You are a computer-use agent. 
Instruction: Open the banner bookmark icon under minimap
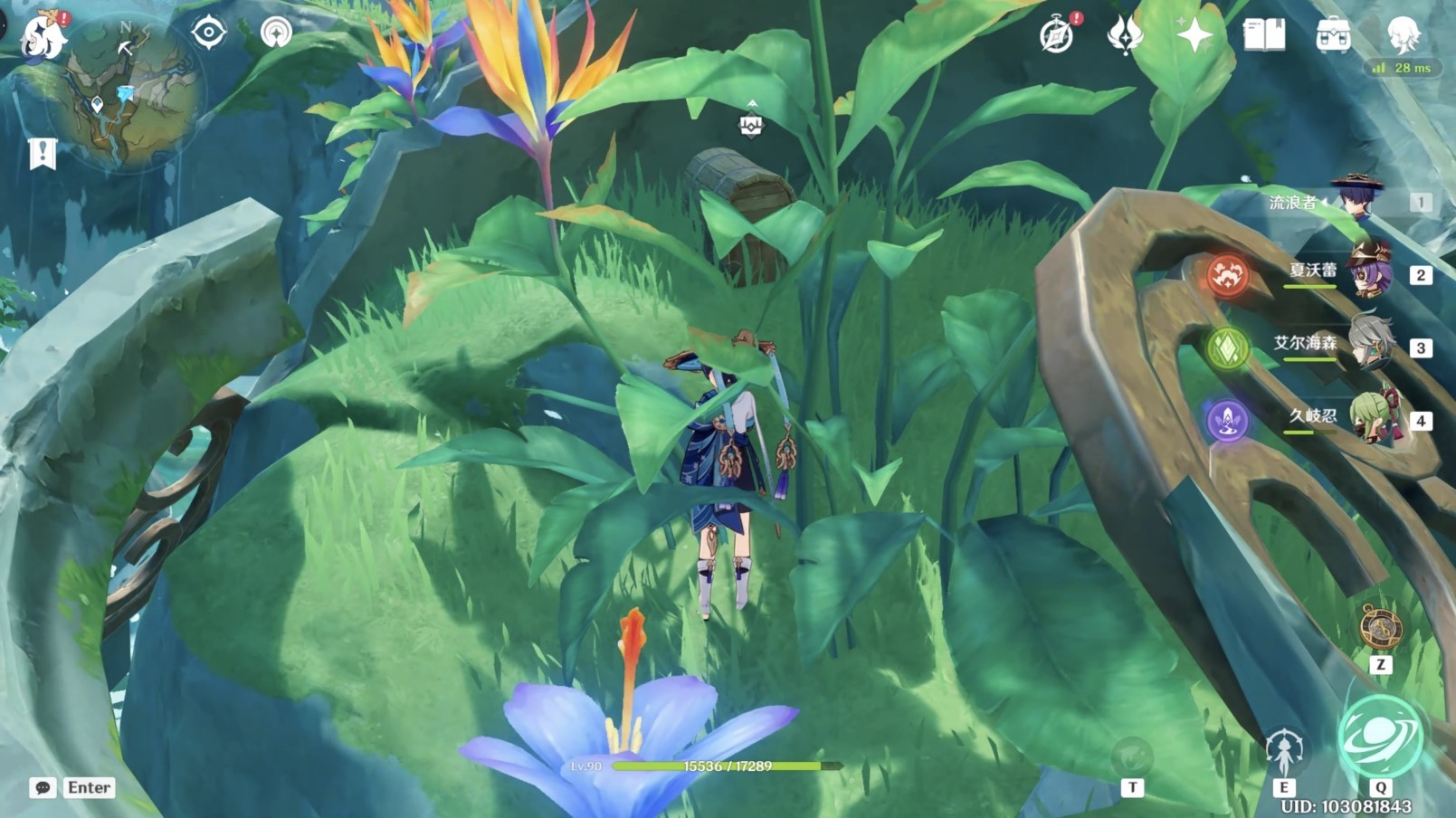[43, 153]
